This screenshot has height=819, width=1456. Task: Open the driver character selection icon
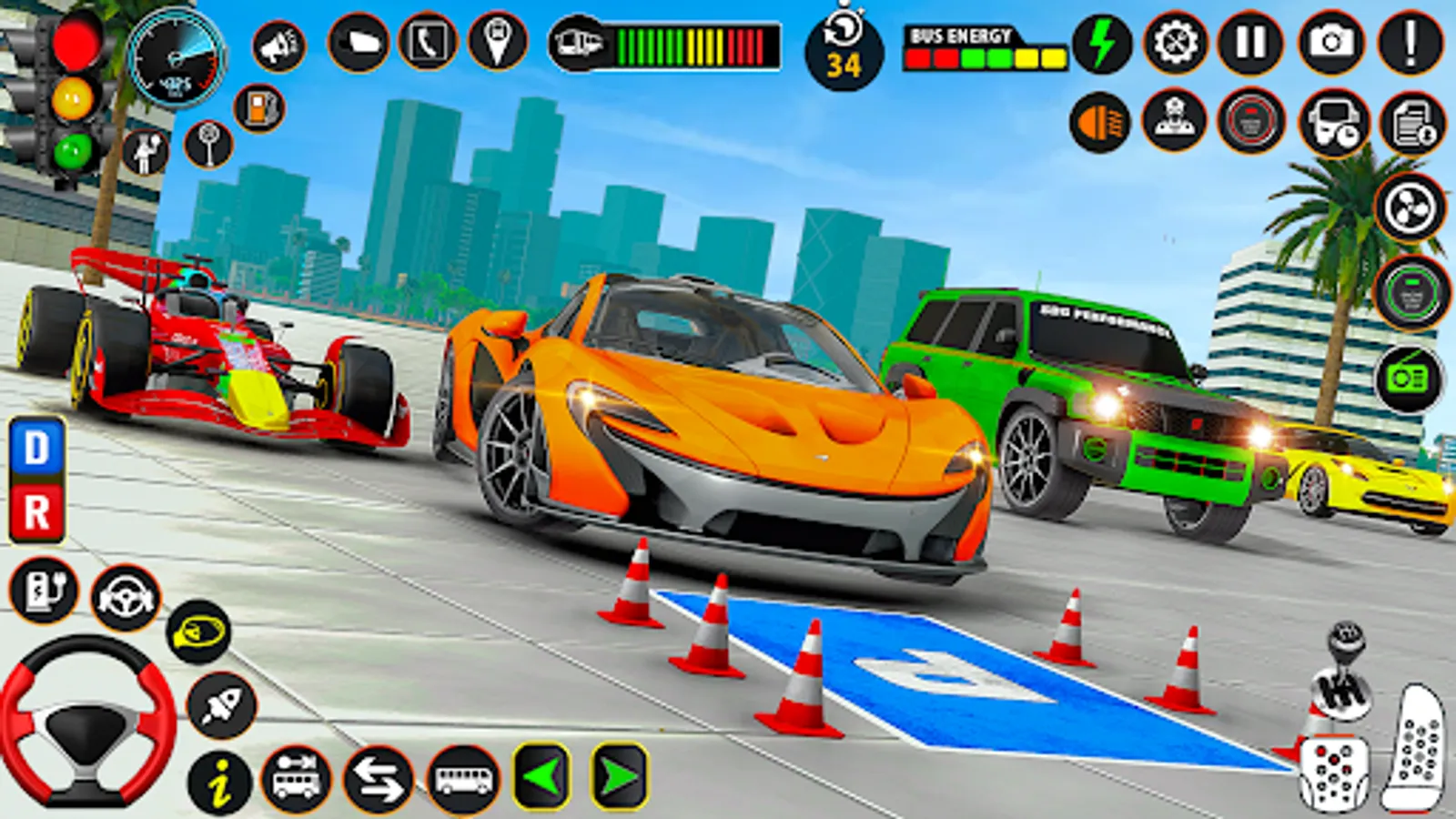pos(1176,121)
